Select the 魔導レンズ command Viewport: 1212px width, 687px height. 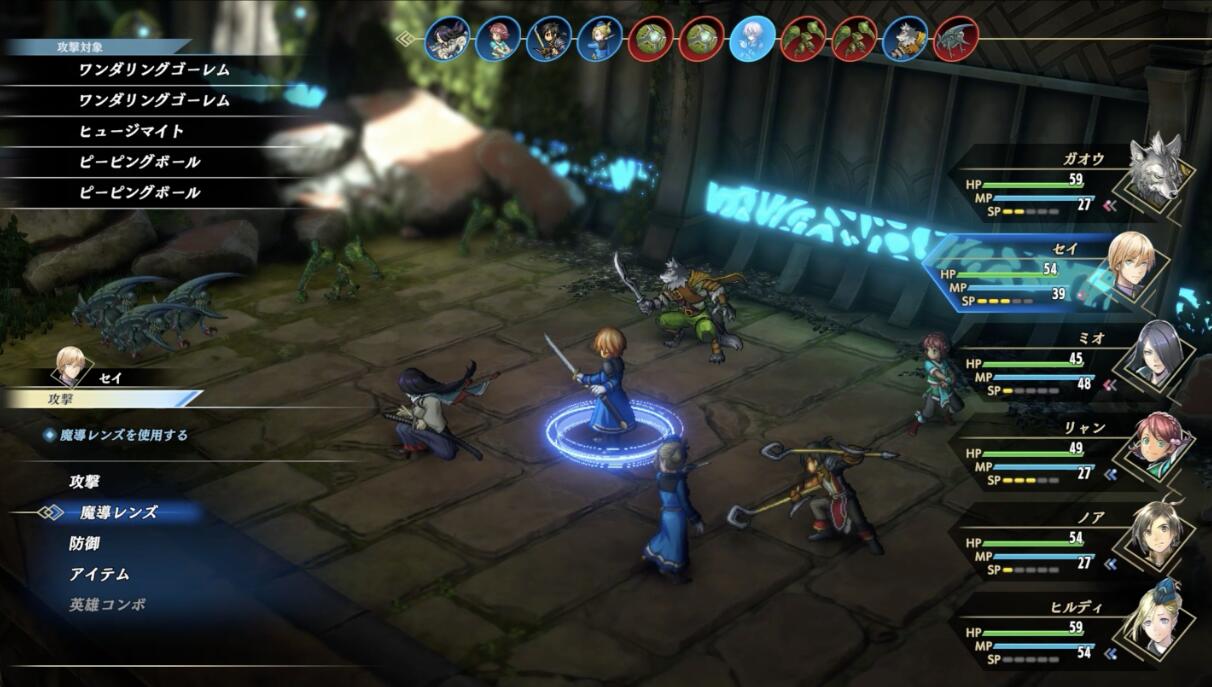pos(118,512)
